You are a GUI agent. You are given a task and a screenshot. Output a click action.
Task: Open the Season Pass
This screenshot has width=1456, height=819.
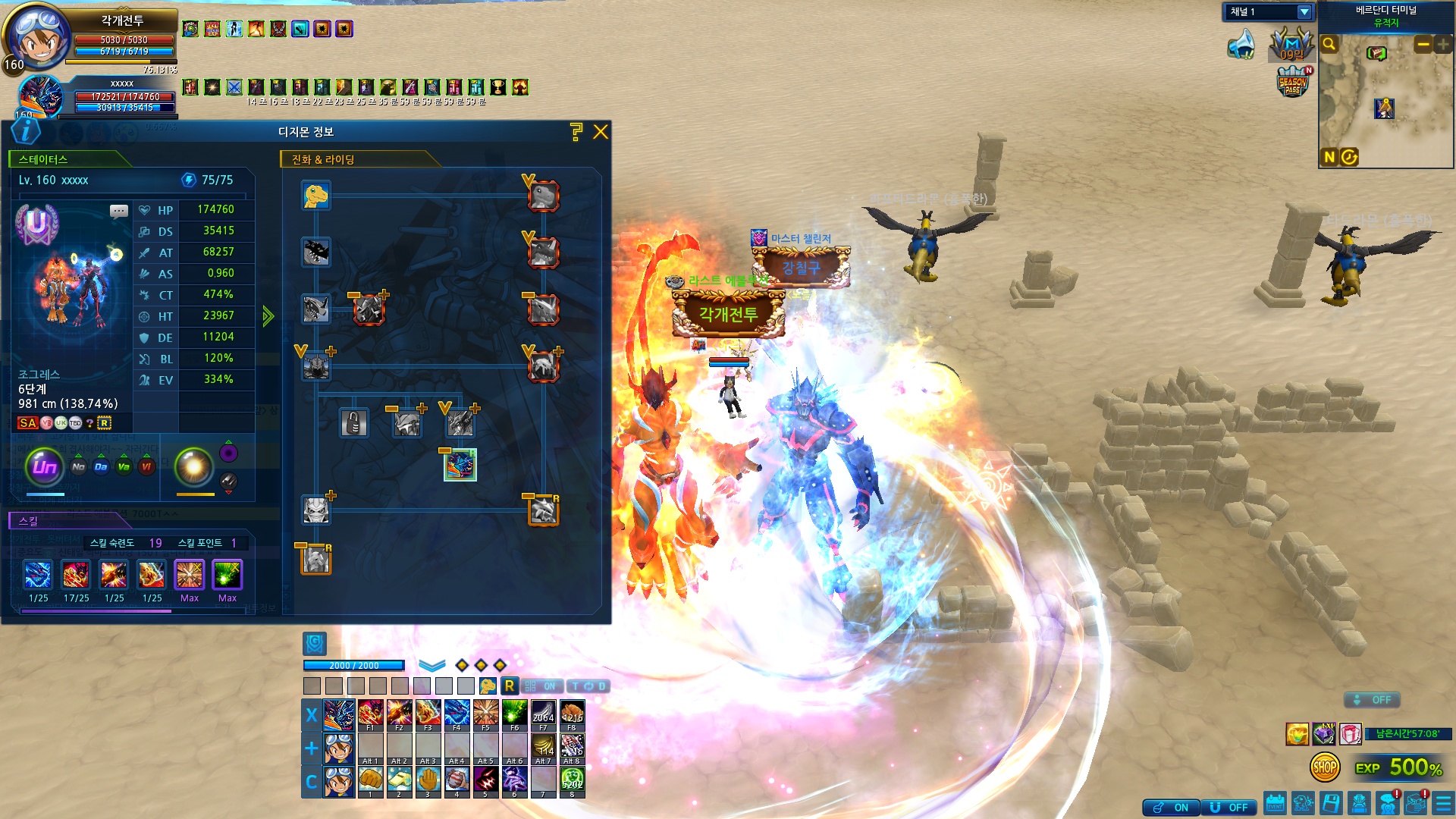(x=1293, y=82)
